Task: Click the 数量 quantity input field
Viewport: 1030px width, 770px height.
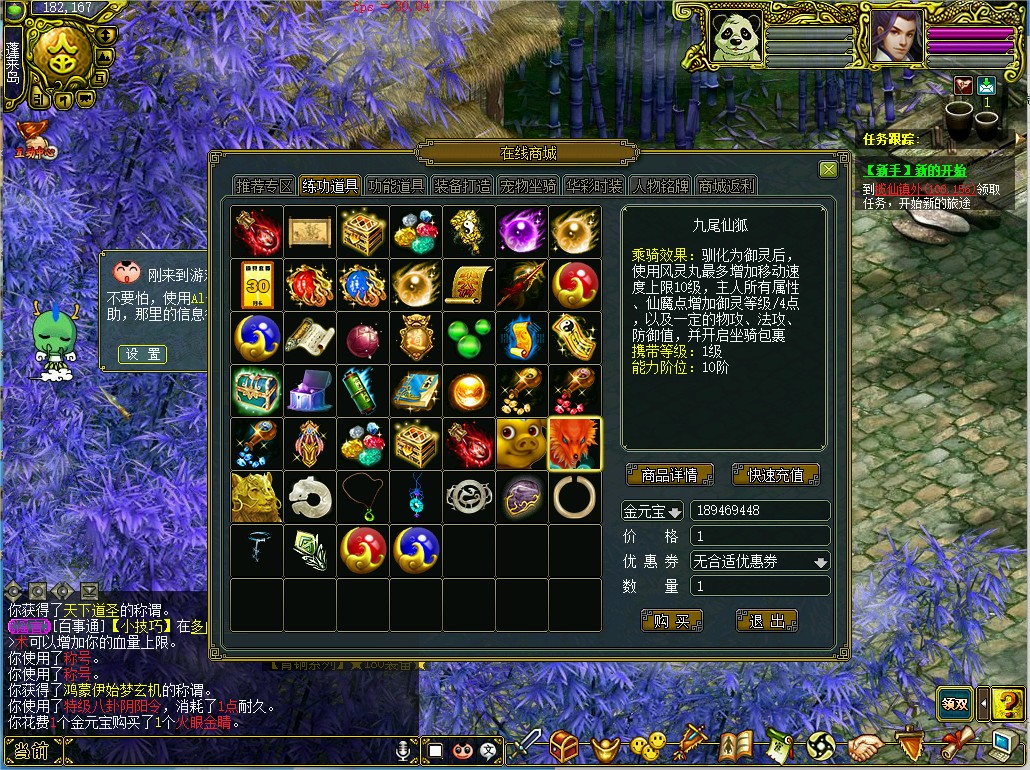Action: click(760, 586)
